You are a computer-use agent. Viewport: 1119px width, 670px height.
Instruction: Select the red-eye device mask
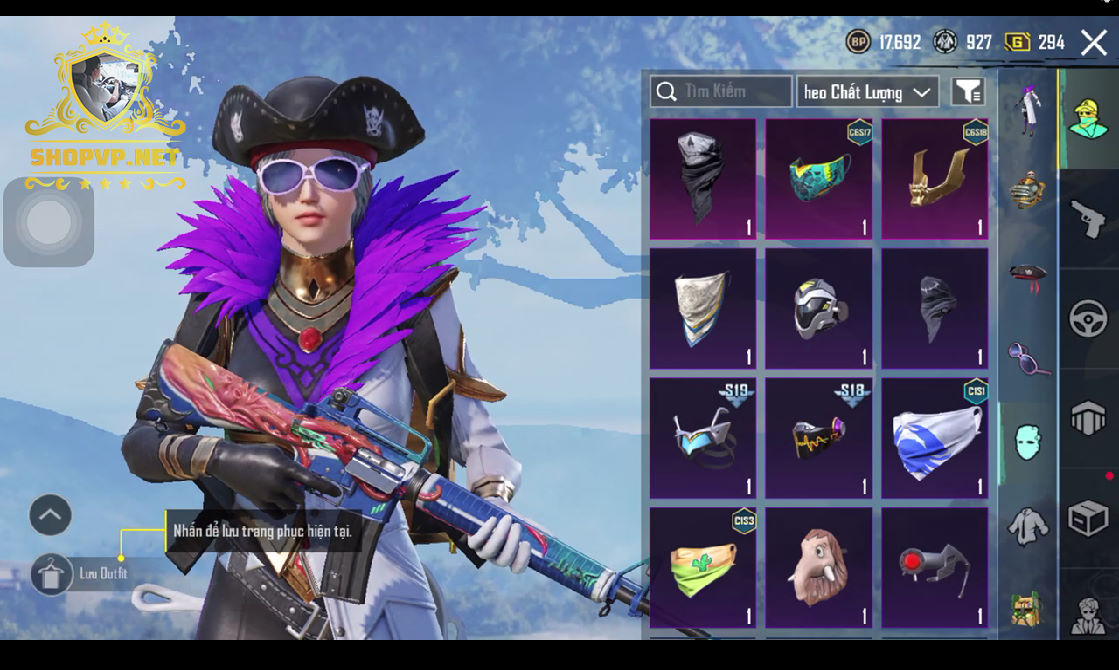point(934,567)
